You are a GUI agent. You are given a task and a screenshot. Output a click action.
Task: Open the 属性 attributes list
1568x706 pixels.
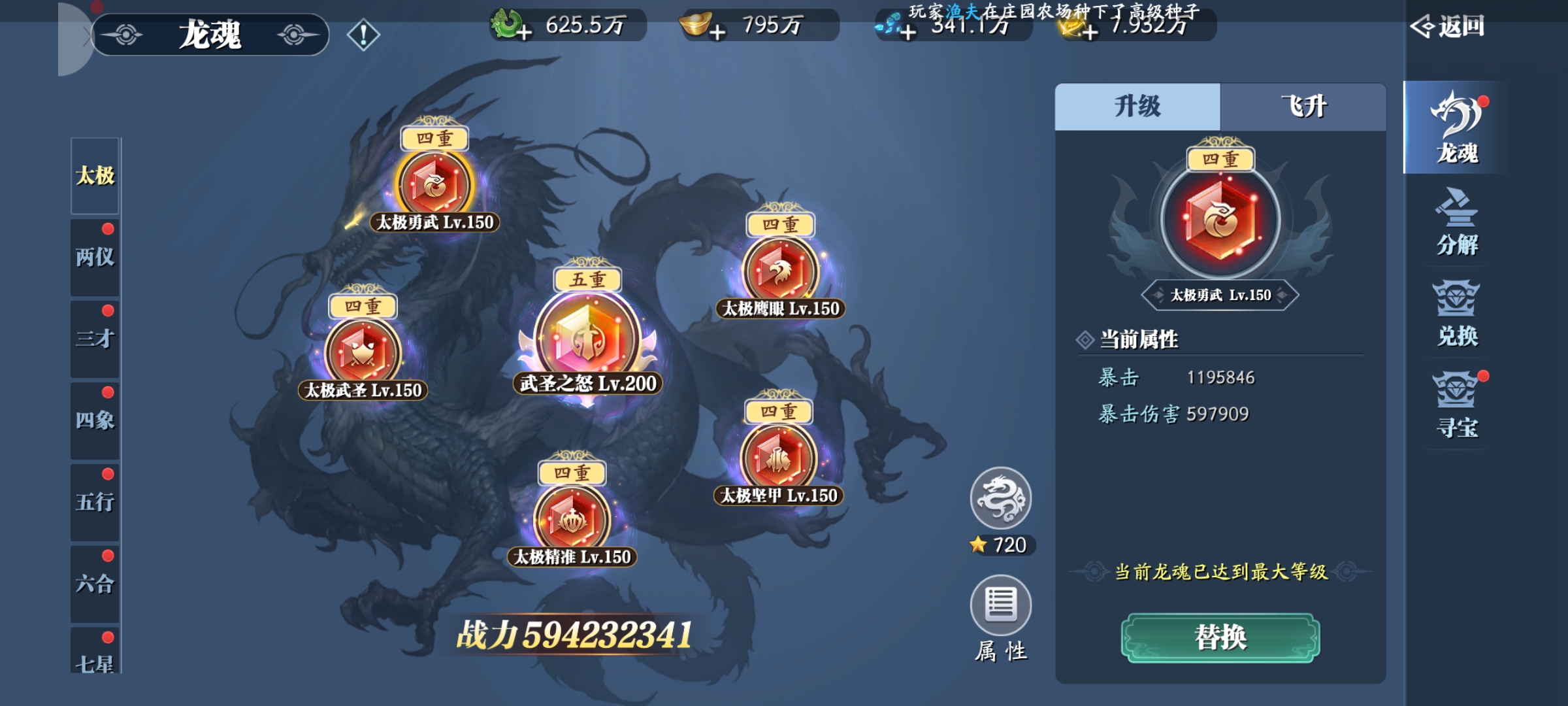tap(1000, 606)
